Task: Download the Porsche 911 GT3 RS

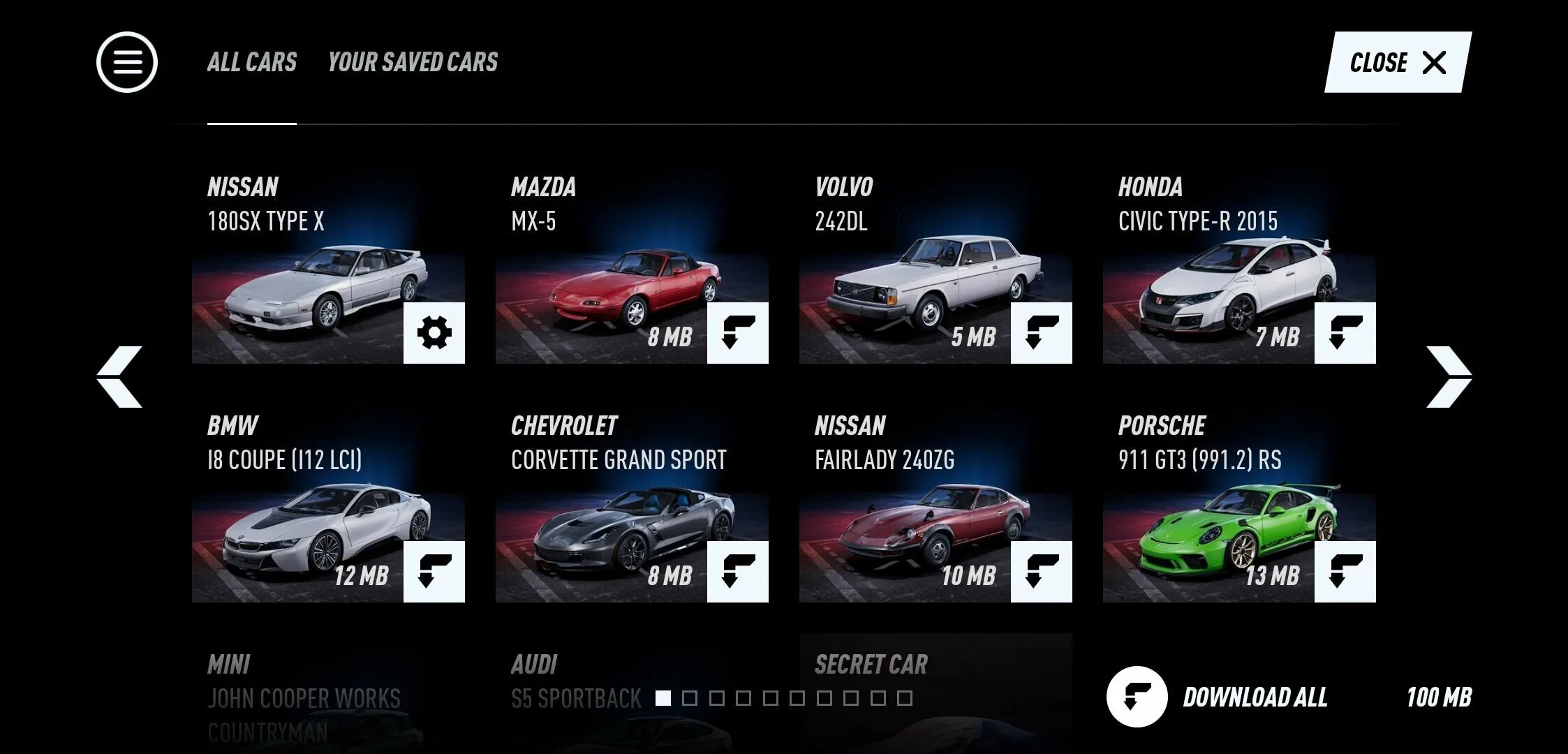Action: pos(1345,571)
